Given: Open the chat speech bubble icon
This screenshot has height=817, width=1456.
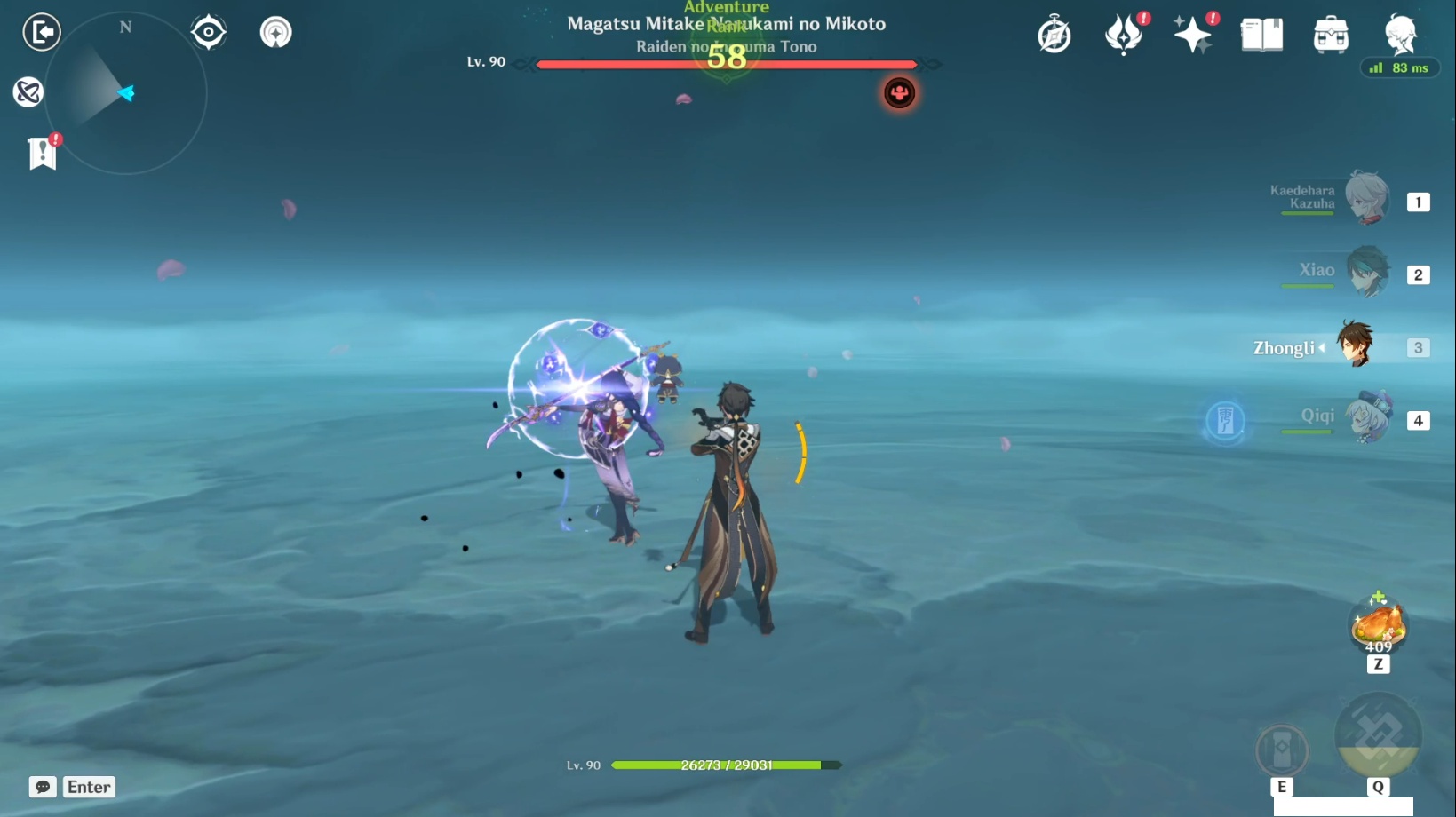Looking at the screenshot, I should point(41,787).
